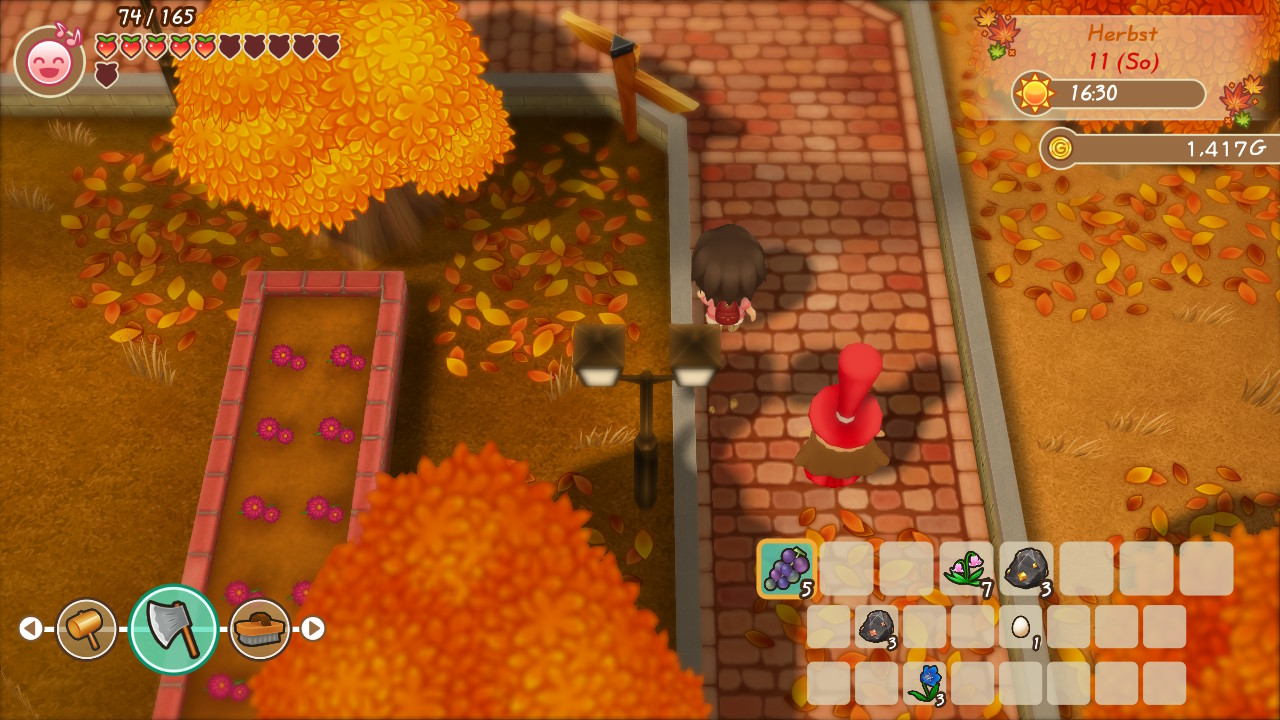1280x720 pixels.
Task: Pick the gold-flecked ore slot
Action: (x=1026, y=568)
